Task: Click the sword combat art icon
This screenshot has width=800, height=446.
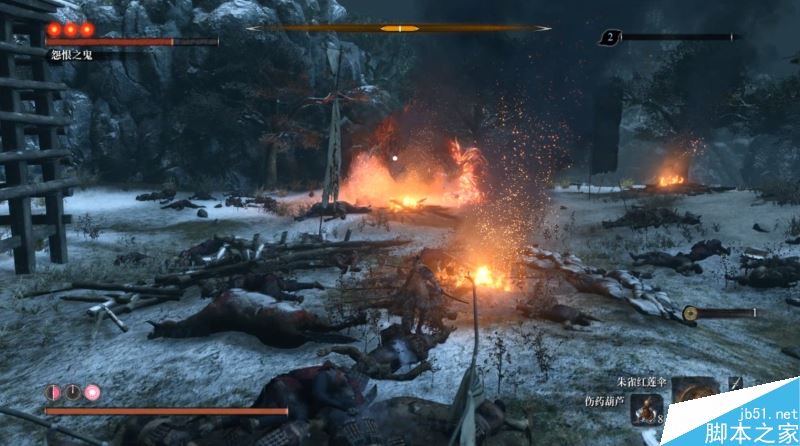Action: 735,382
